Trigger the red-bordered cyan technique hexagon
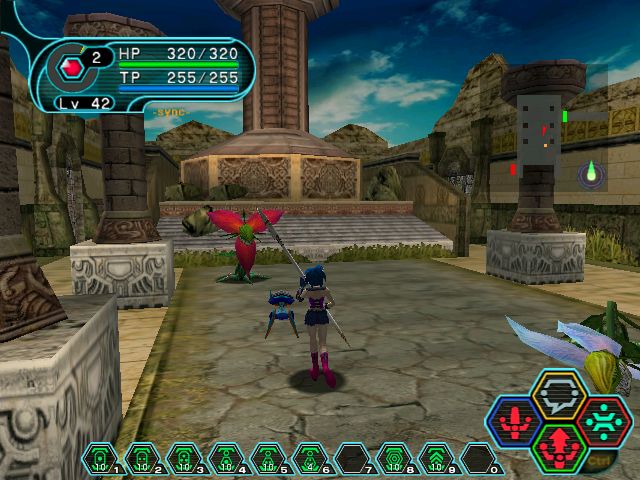Image resolution: width=640 pixels, height=480 pixels. point(604,419)
